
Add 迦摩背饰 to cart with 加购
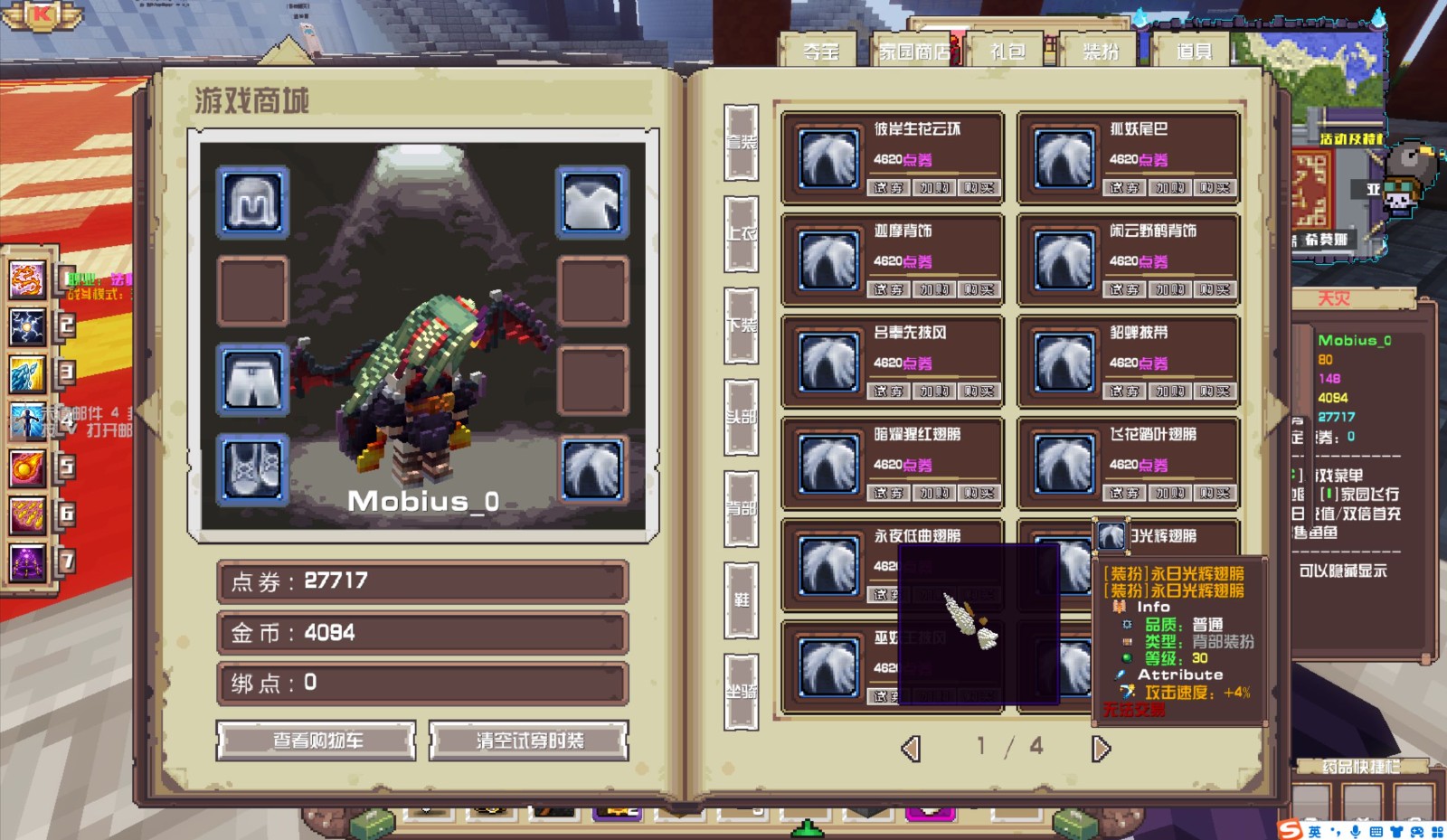(933, 290)
